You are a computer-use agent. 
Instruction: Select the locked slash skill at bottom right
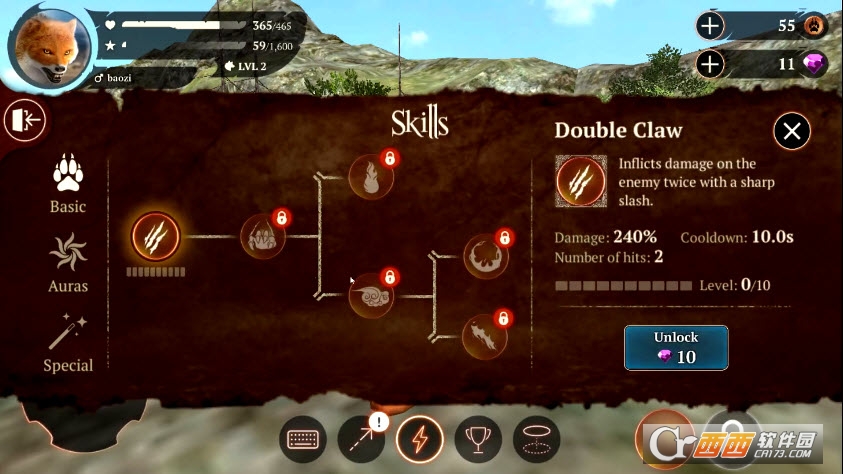[485, 336]
